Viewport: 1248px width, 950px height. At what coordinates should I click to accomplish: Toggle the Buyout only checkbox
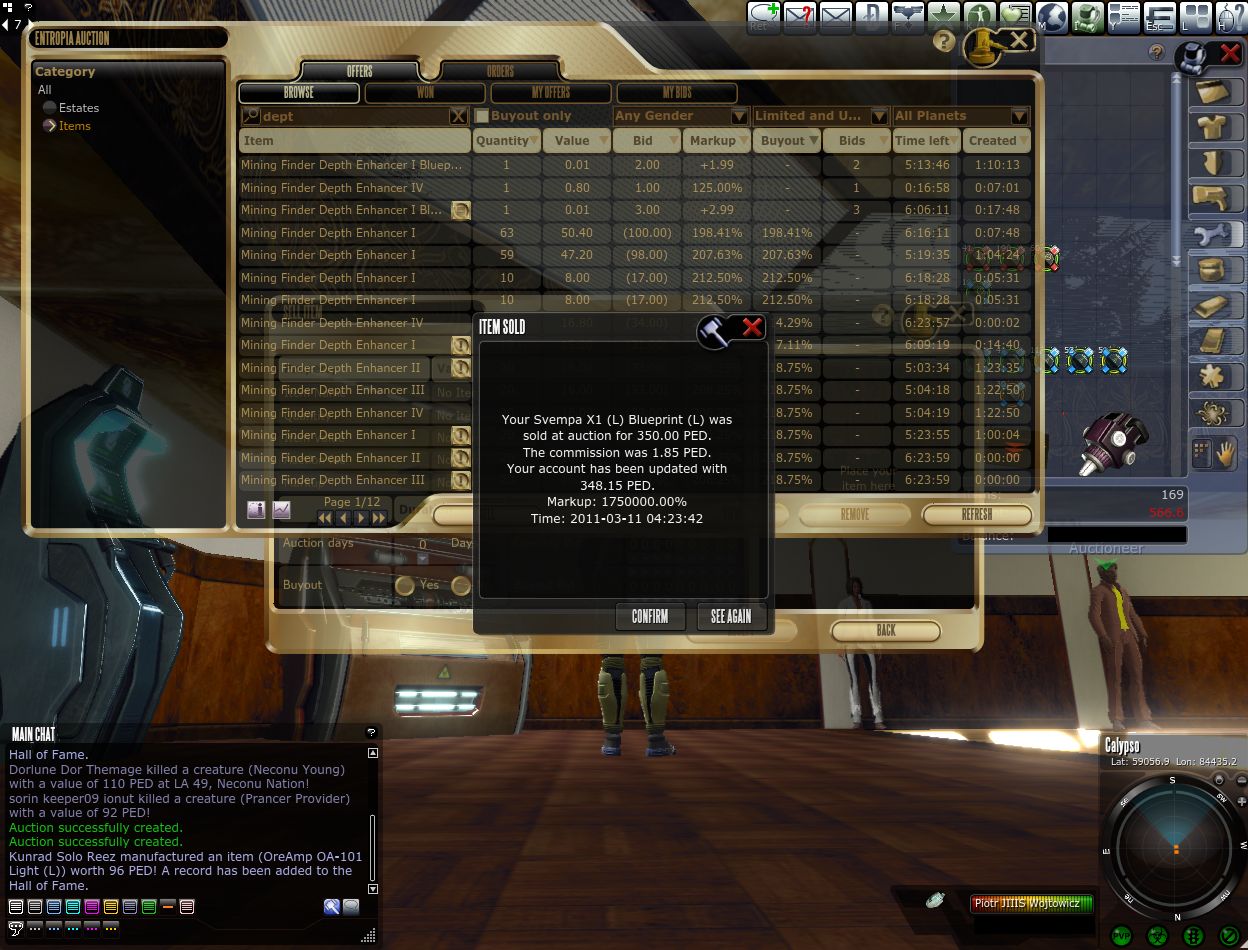pos(482,116)
